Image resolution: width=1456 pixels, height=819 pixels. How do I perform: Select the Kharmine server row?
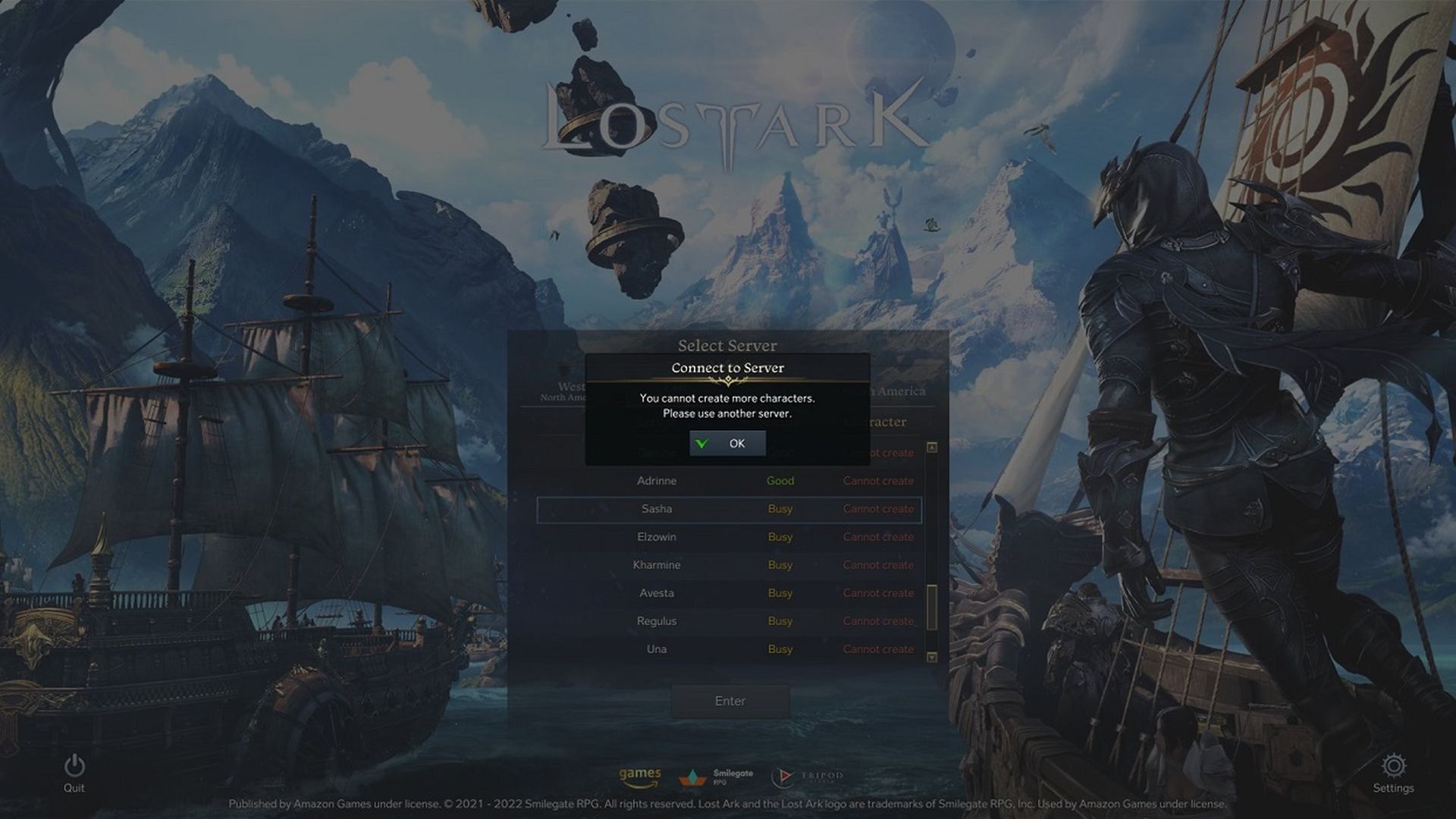coord(657,565)
